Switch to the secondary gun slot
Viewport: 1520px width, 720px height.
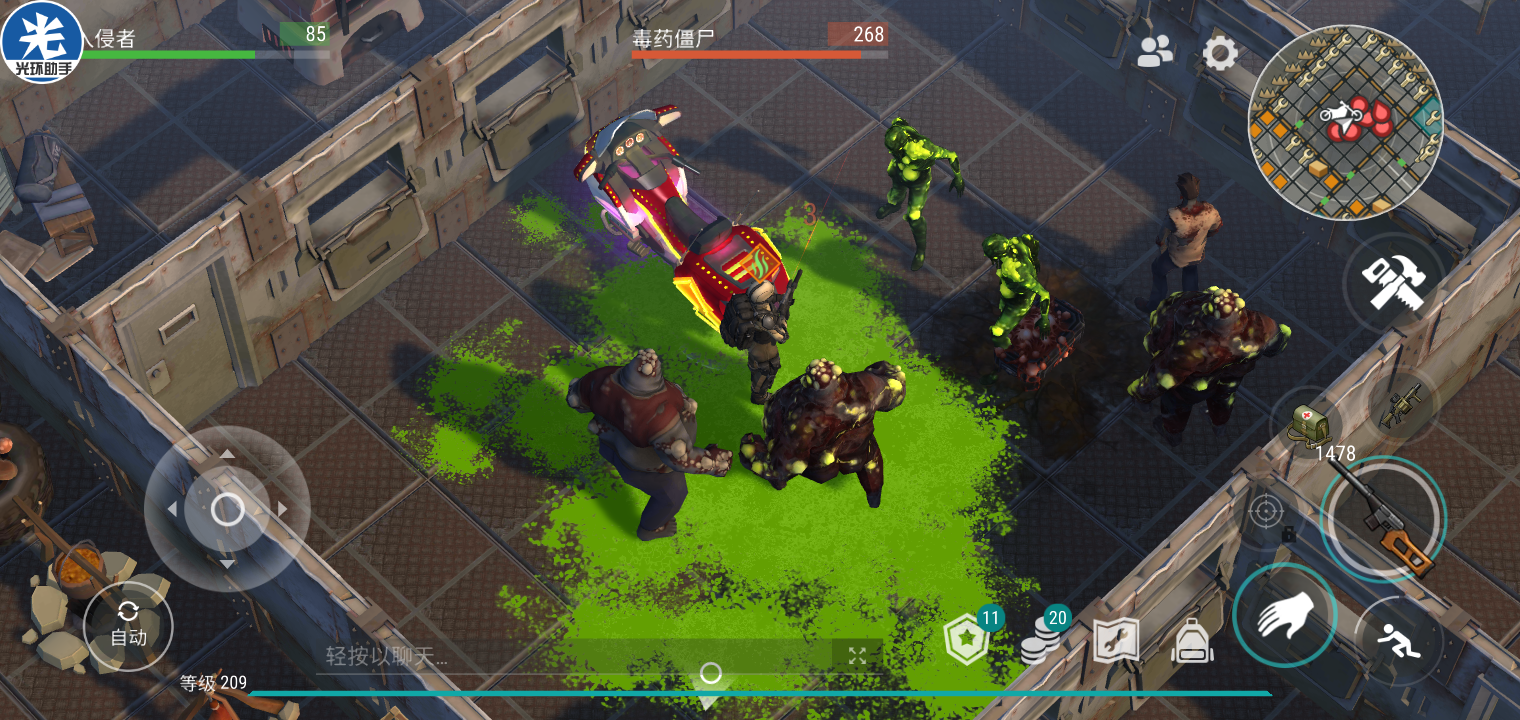click(1398, 405)
